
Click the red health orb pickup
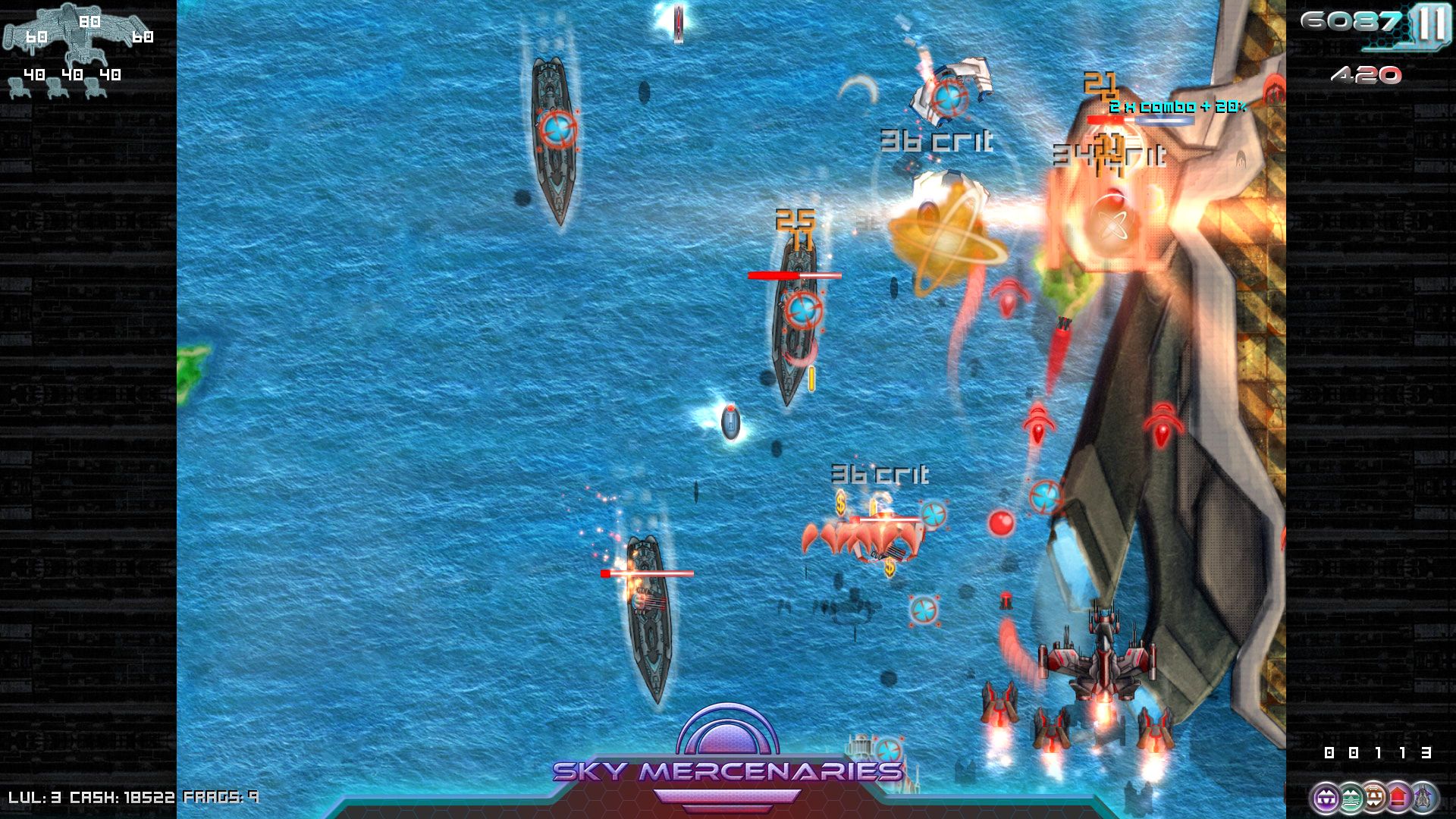click(x=1000, y=521)
